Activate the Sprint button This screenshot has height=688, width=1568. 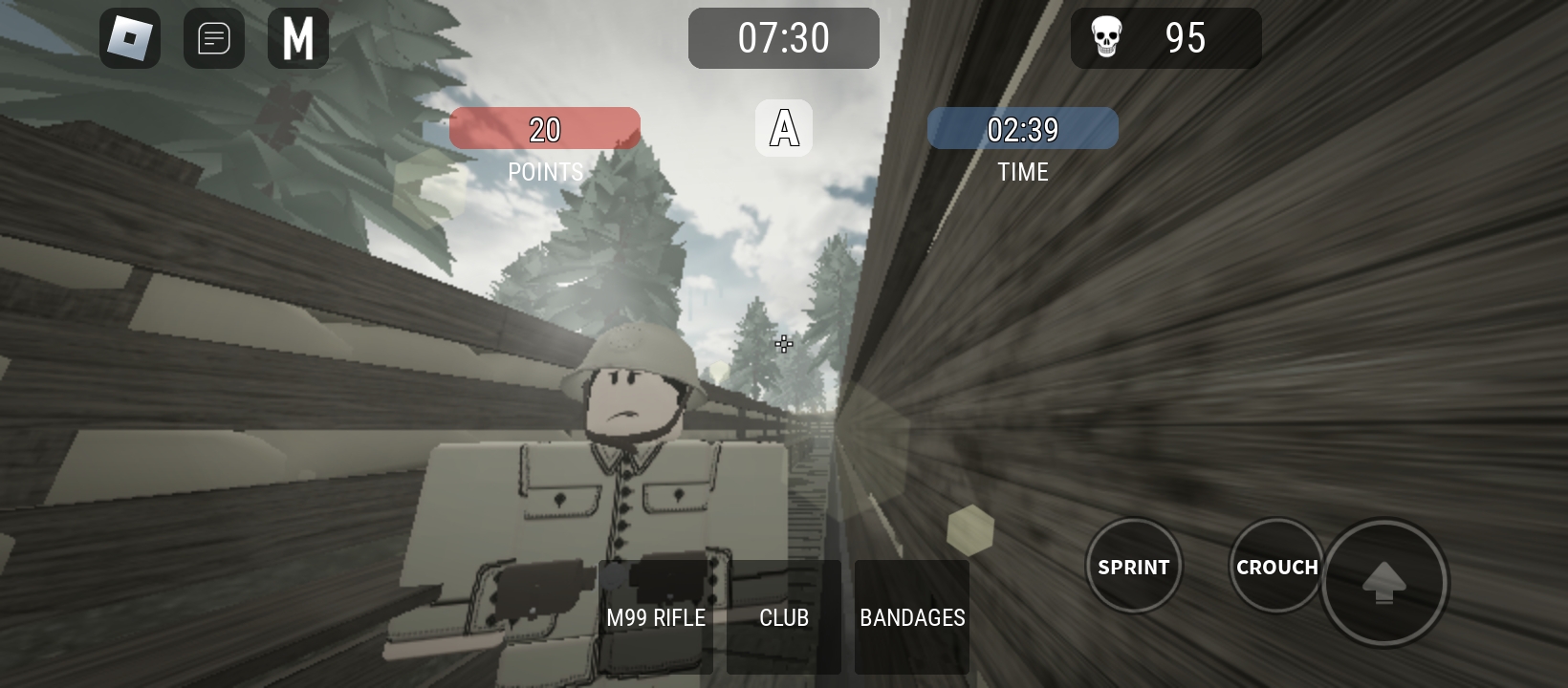tap(1134, 567)
